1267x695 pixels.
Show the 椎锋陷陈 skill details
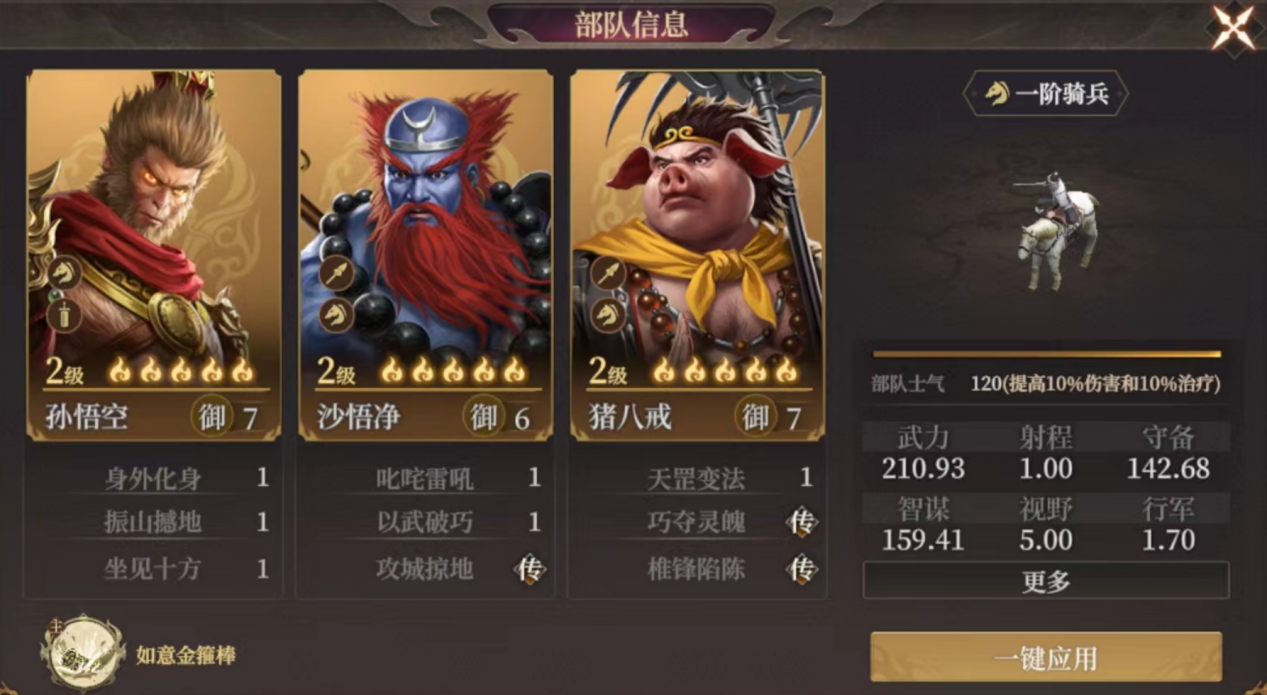click(697, 569)
